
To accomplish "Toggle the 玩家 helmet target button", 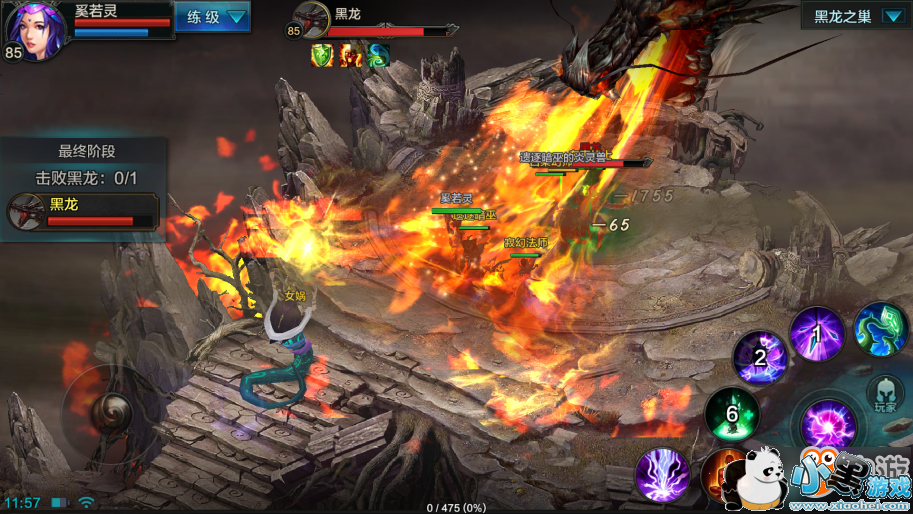I will tap(884, 395).
